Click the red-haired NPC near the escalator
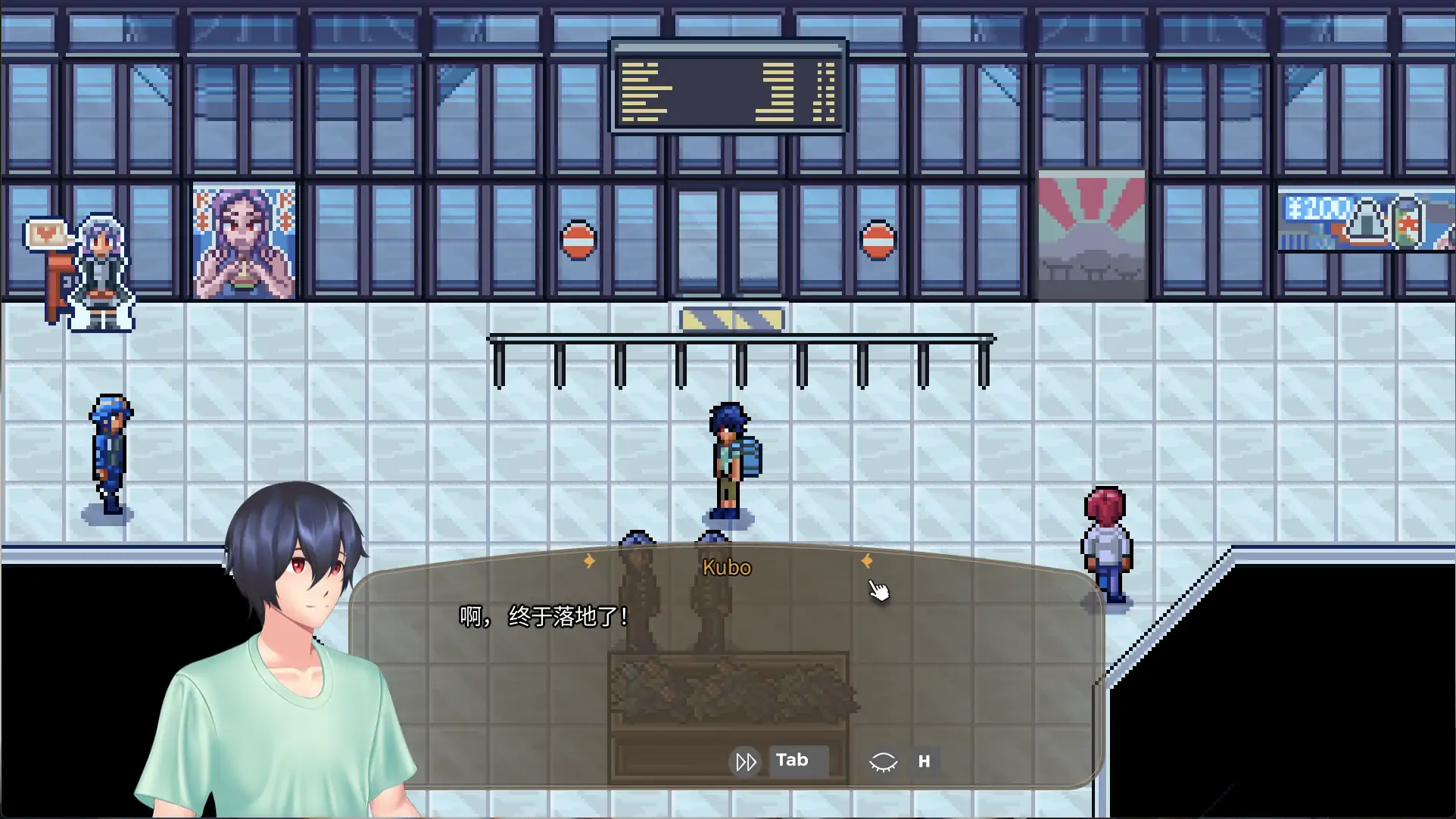This screenshot has height=819, width=1456. point(1108,541)
